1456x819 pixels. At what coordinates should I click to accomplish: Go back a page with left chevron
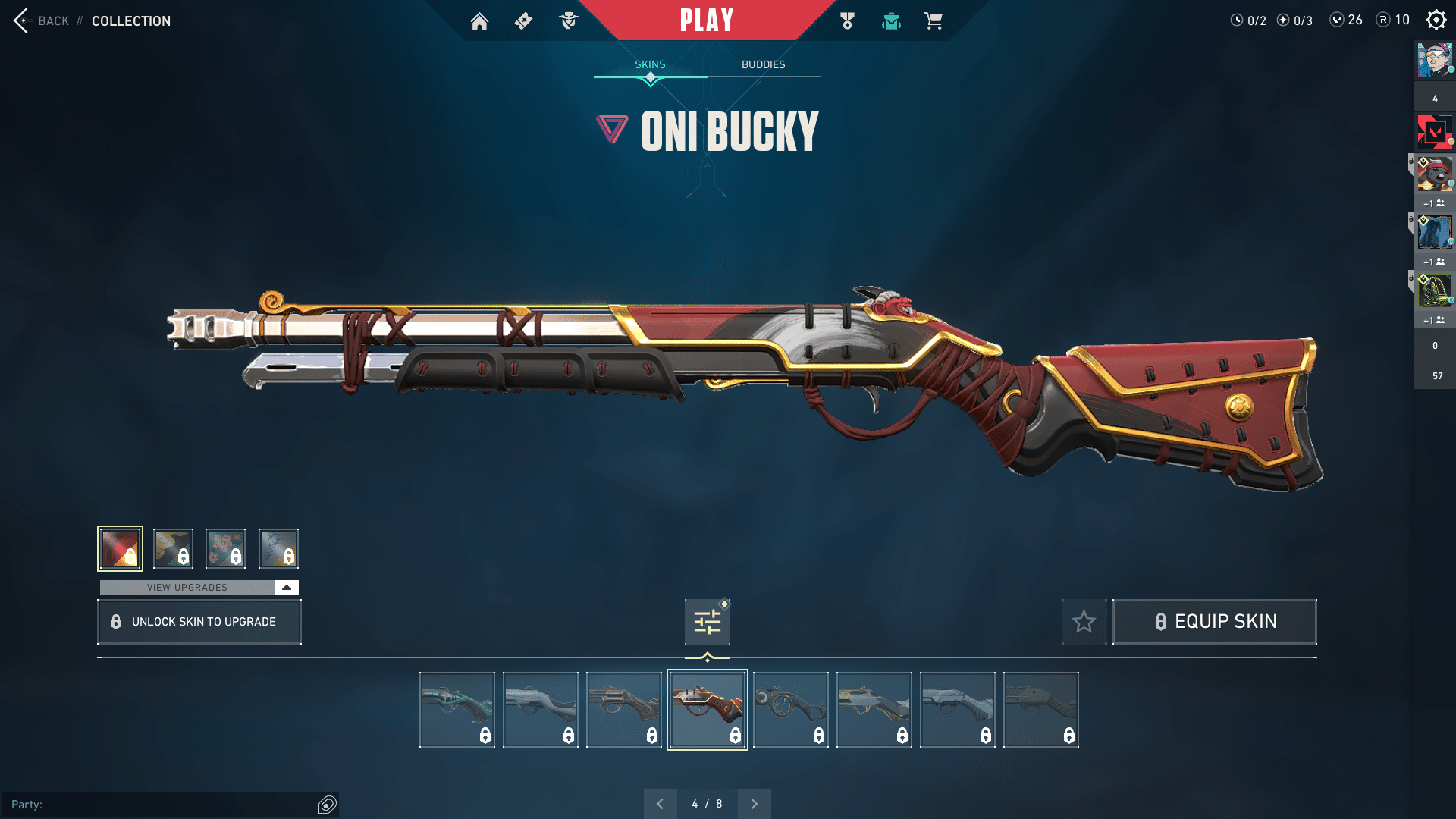click(661, 803)
